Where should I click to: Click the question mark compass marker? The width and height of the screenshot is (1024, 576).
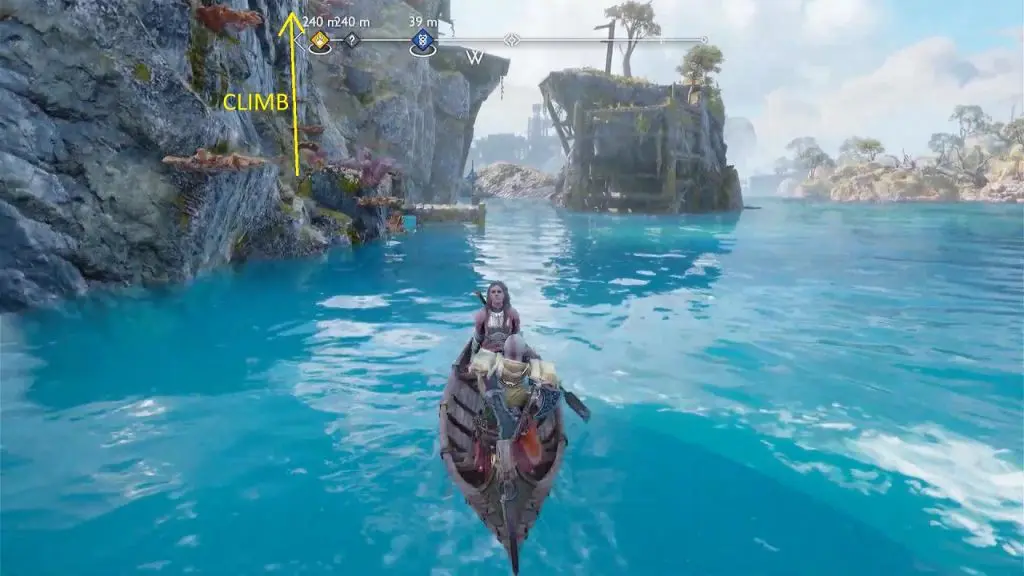pos(352,40)
